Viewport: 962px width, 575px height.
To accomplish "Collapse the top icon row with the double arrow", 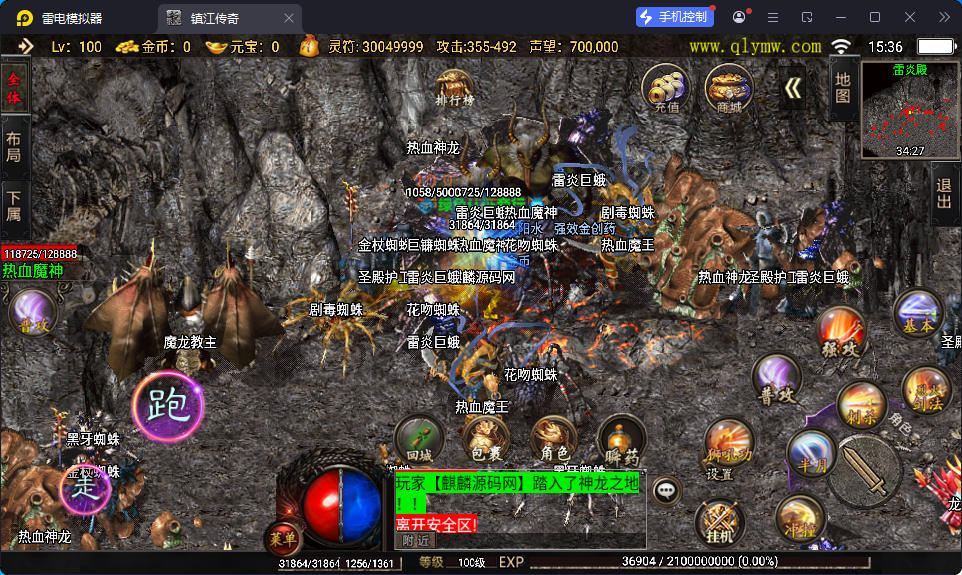I will [793, 89].
